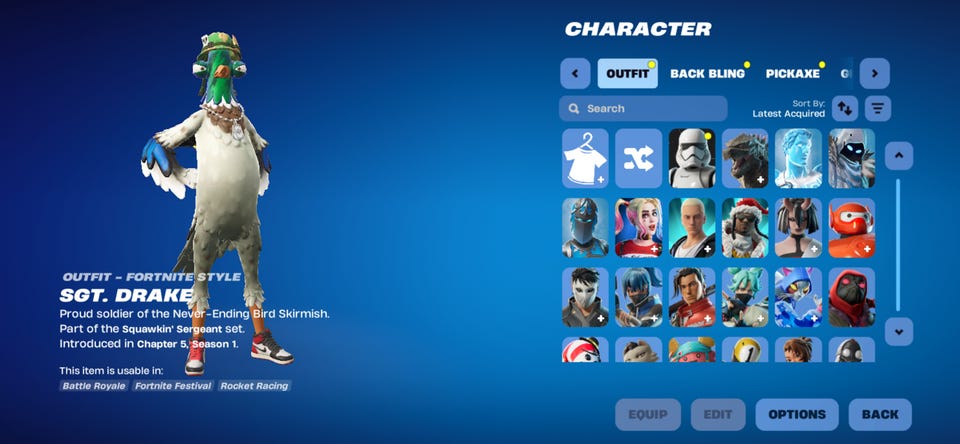
Task: Choose the Harley Quinn outfit
Action: point(638,227)
